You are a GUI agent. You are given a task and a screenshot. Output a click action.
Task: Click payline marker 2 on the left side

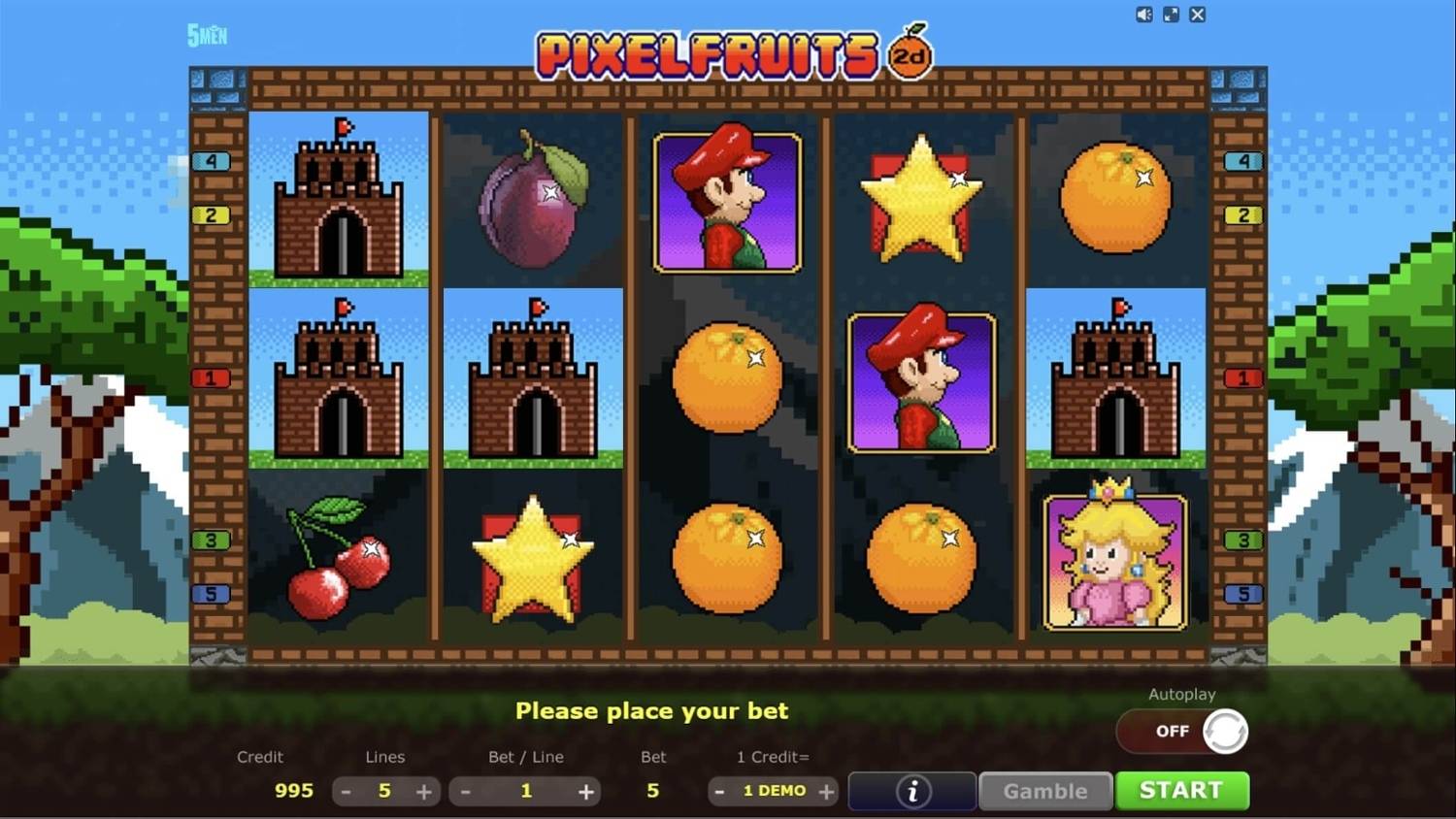pyautogui.click(x=213, y=213)
